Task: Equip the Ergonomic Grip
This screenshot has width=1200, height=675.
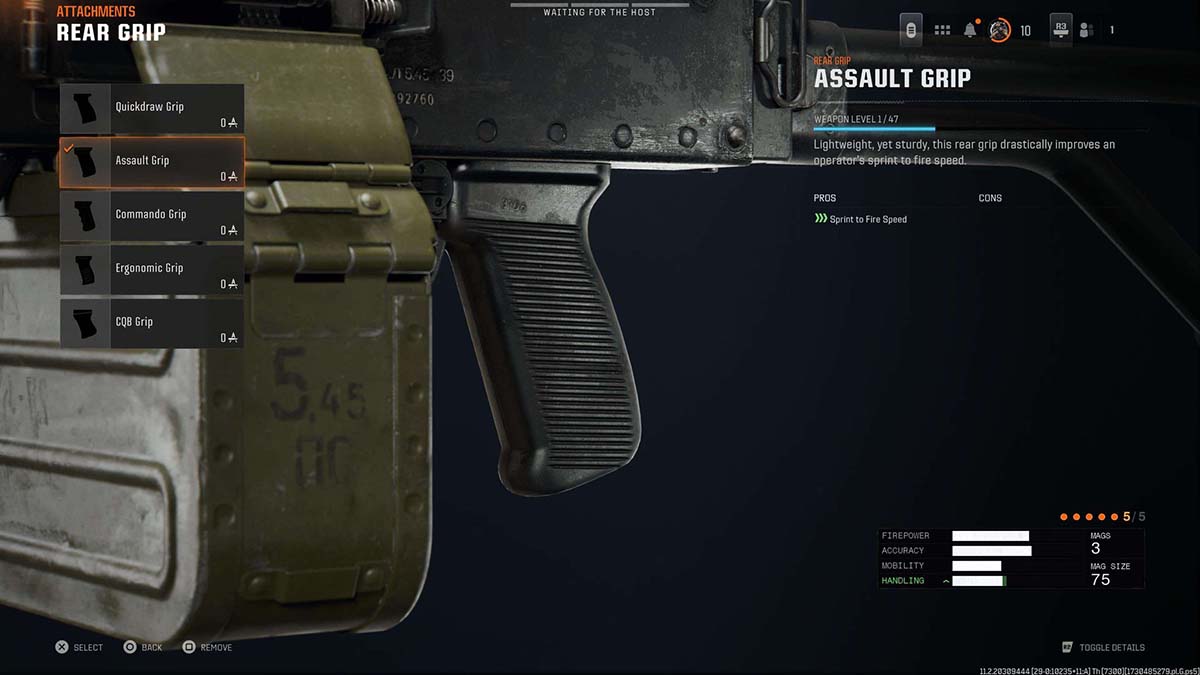Action: pos(152,271)
